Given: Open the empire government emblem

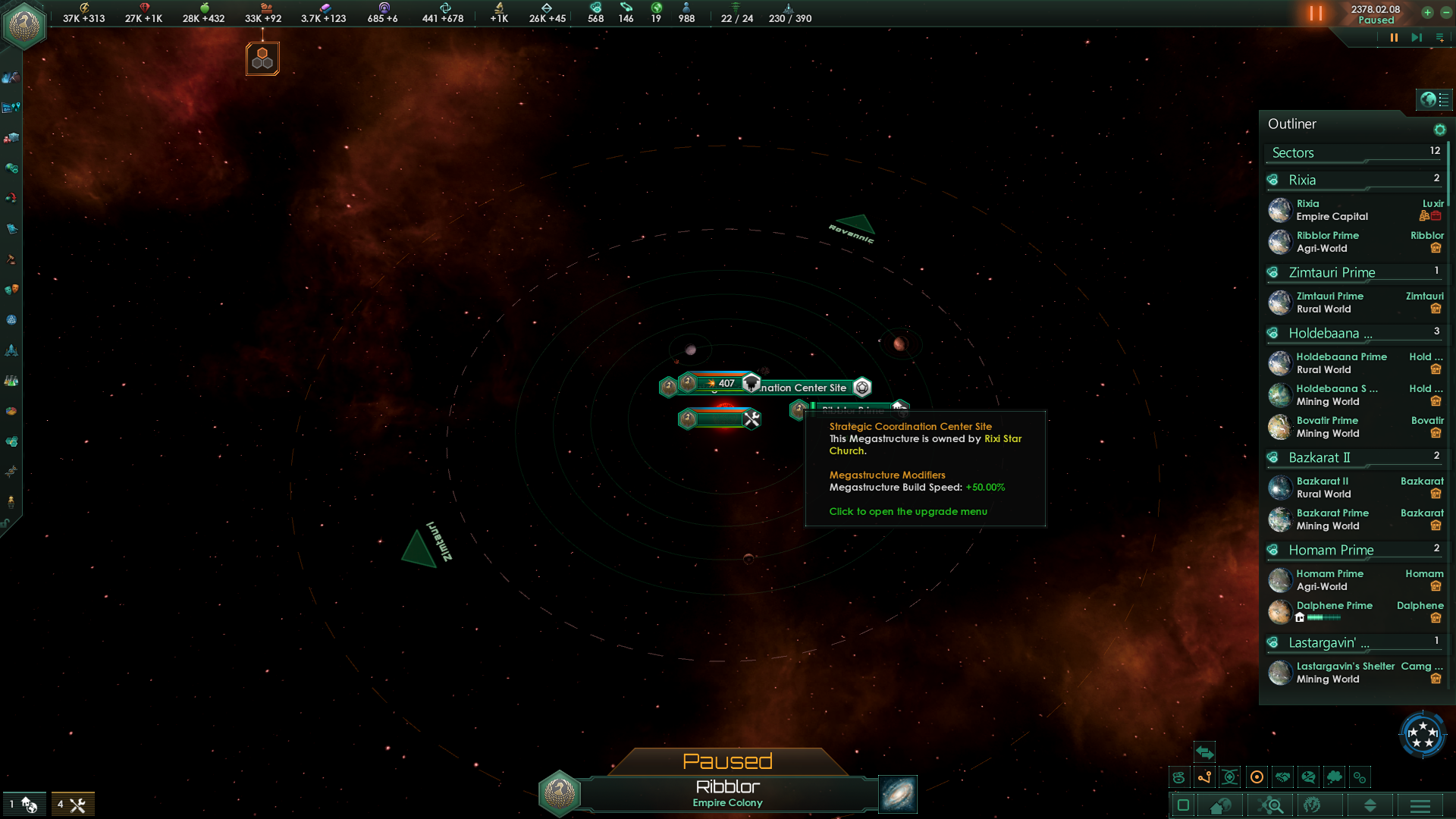Looking at the screenshot, I should [x=24, y=24].
